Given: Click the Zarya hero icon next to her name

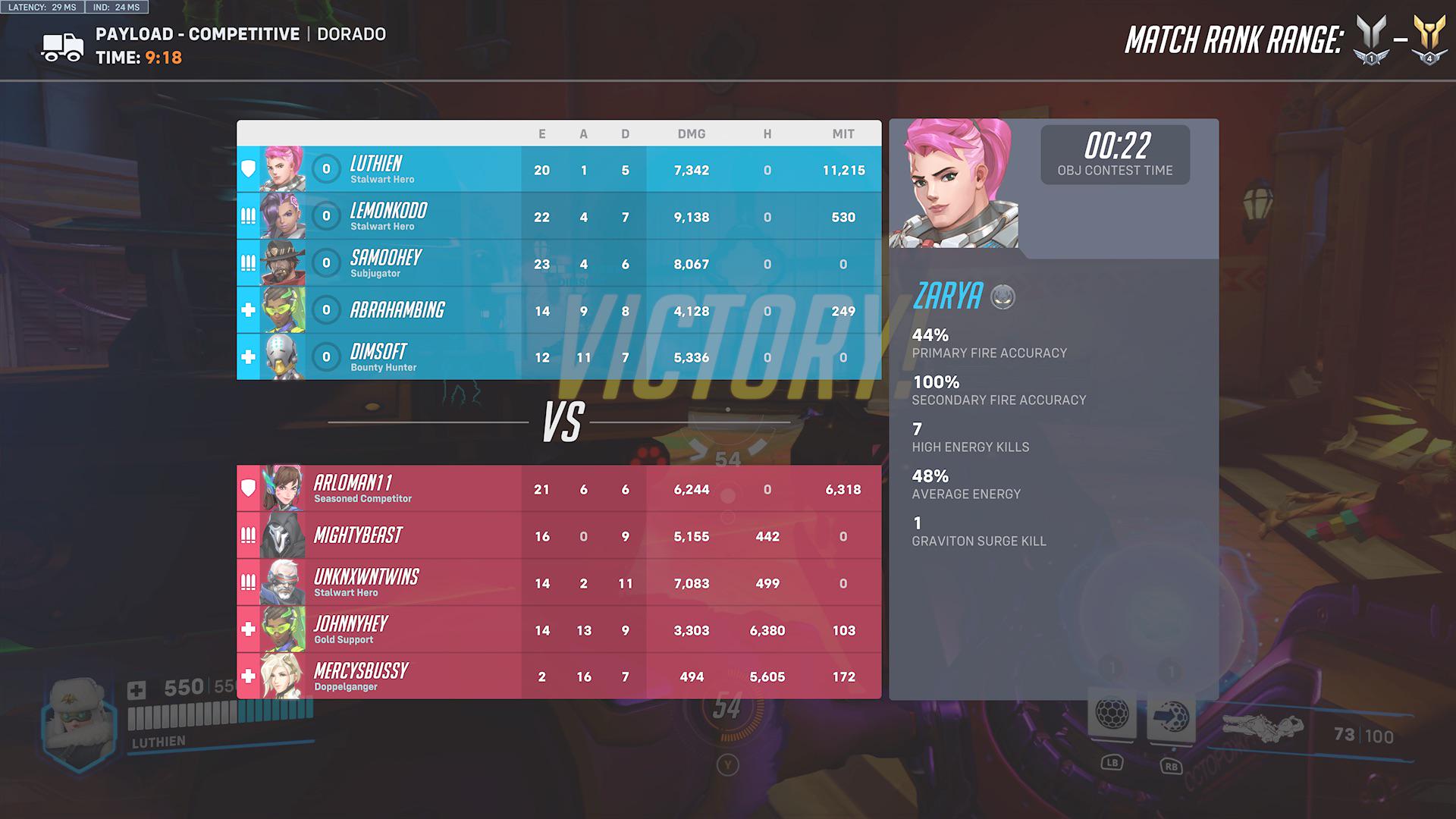Looking at the screenshot, I should click(1001, 298).
